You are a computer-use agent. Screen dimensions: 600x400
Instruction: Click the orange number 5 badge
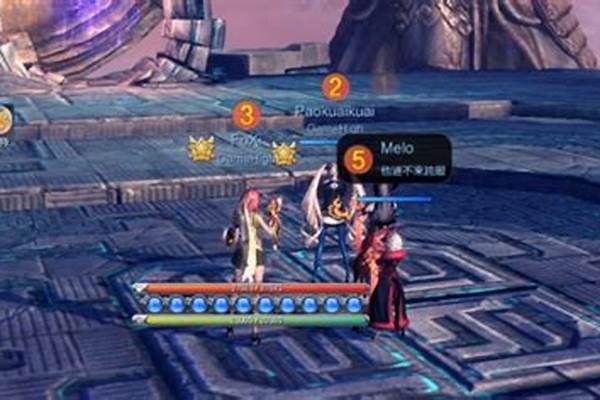357,158
